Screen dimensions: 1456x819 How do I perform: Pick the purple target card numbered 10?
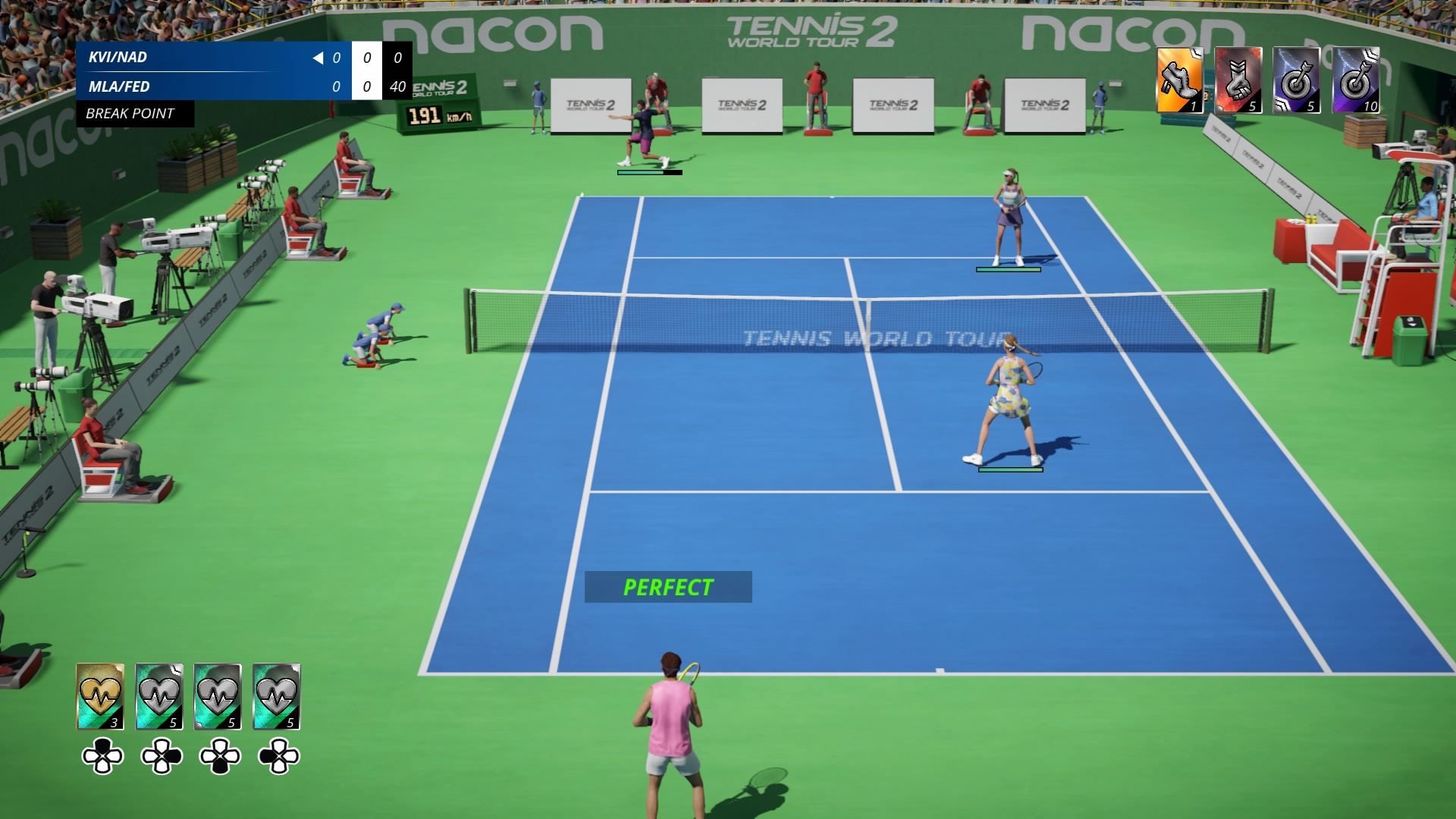coord(1356,80)
